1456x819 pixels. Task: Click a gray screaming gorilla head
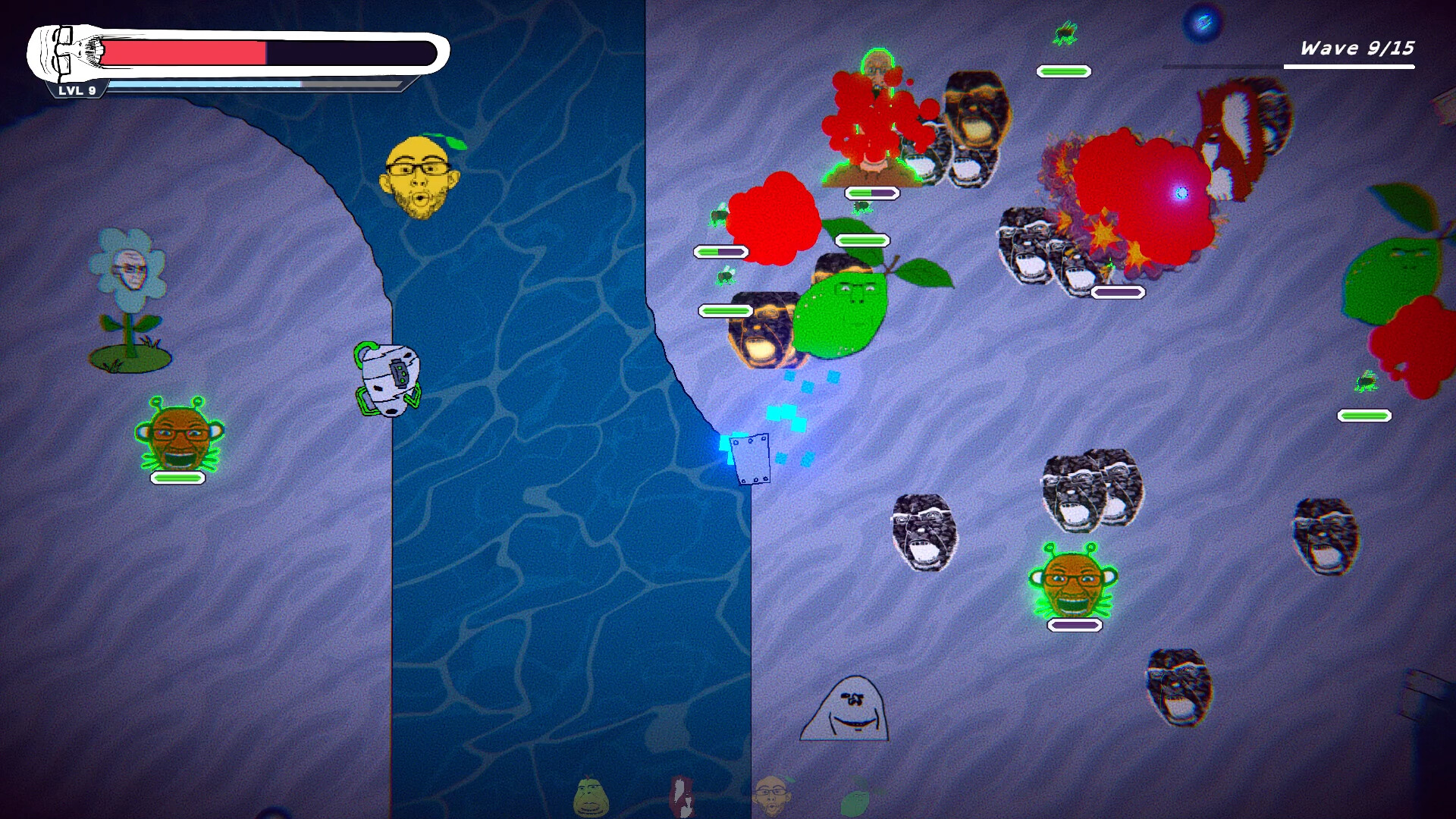coord(925,531)
